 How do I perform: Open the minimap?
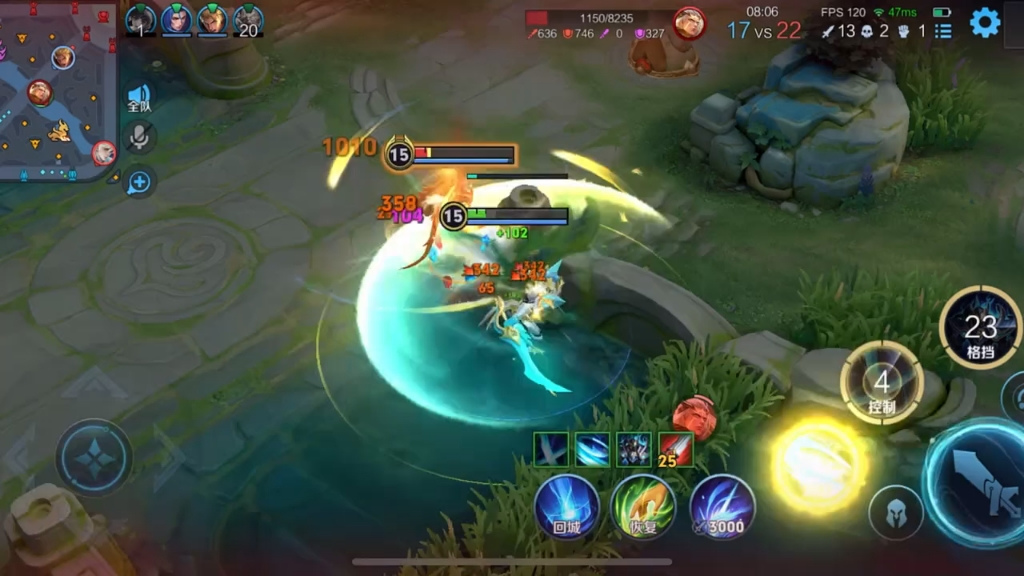(58, 92)
